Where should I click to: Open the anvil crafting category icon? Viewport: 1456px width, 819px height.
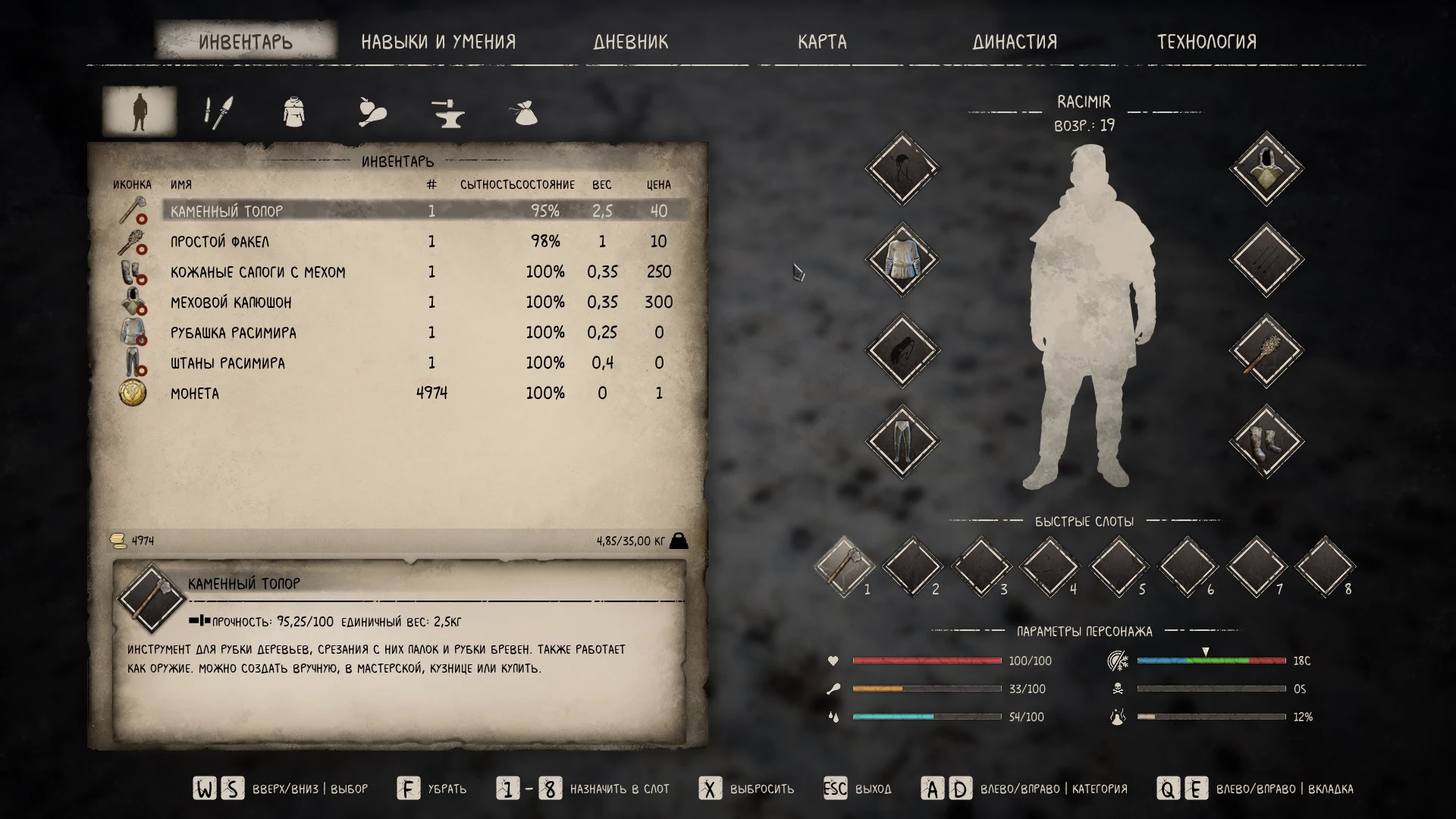tap(448, 111)
